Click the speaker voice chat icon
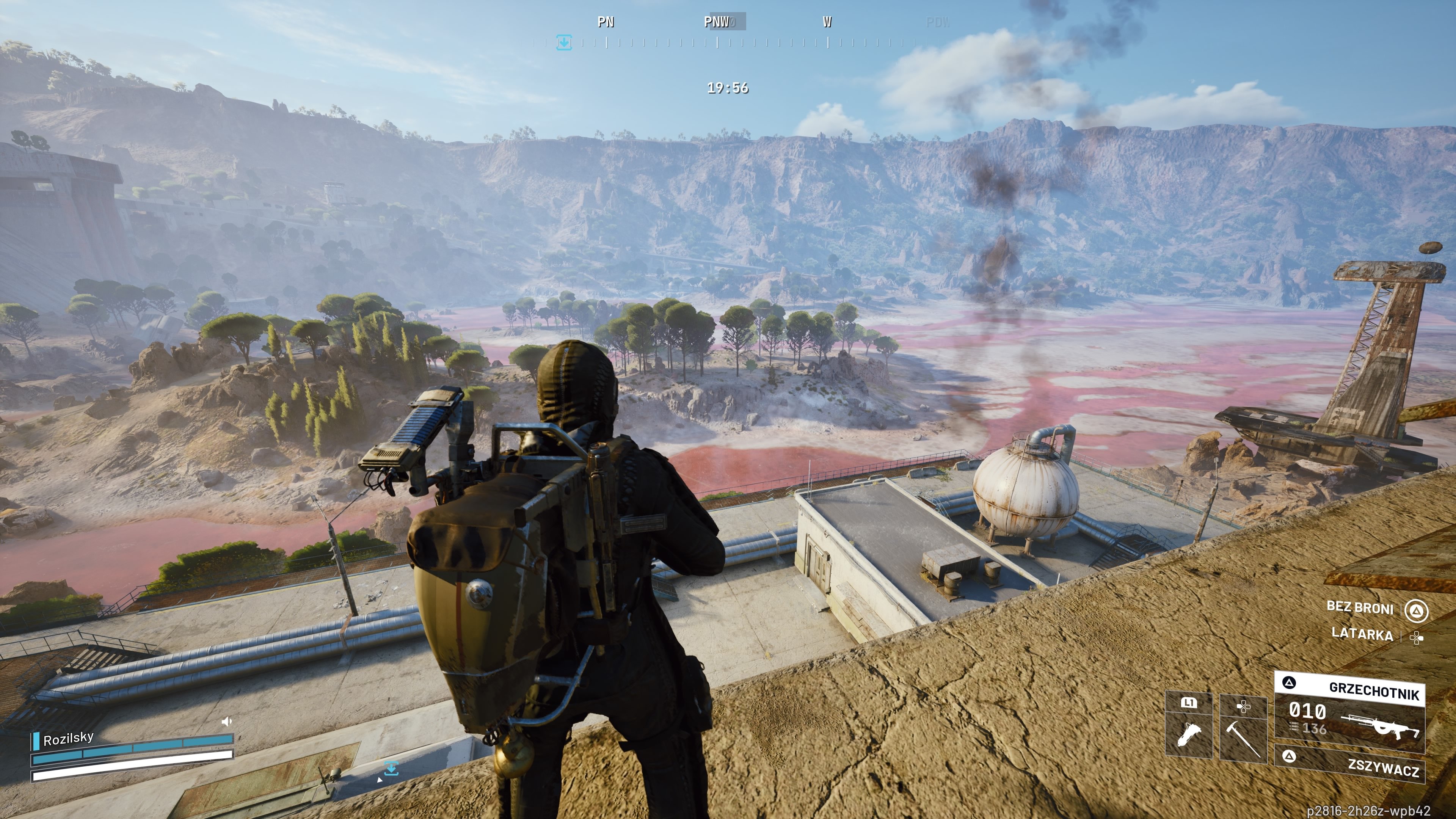Image resolution: width=1456 pixels, height=819 pixels. coord(227,721)
